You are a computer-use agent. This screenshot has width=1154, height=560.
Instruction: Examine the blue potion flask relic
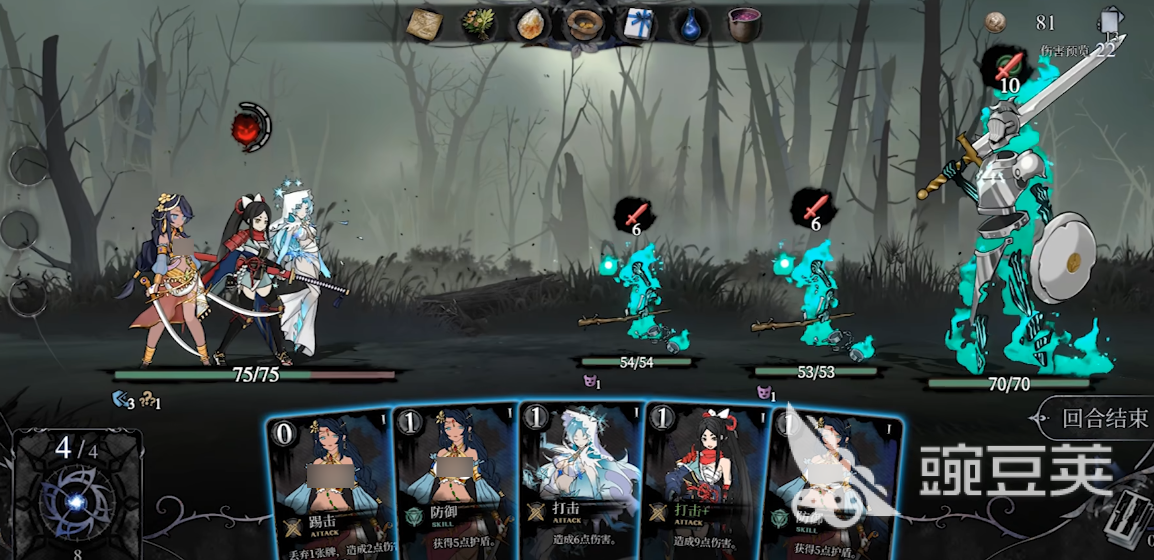click(x=689, y=24)
